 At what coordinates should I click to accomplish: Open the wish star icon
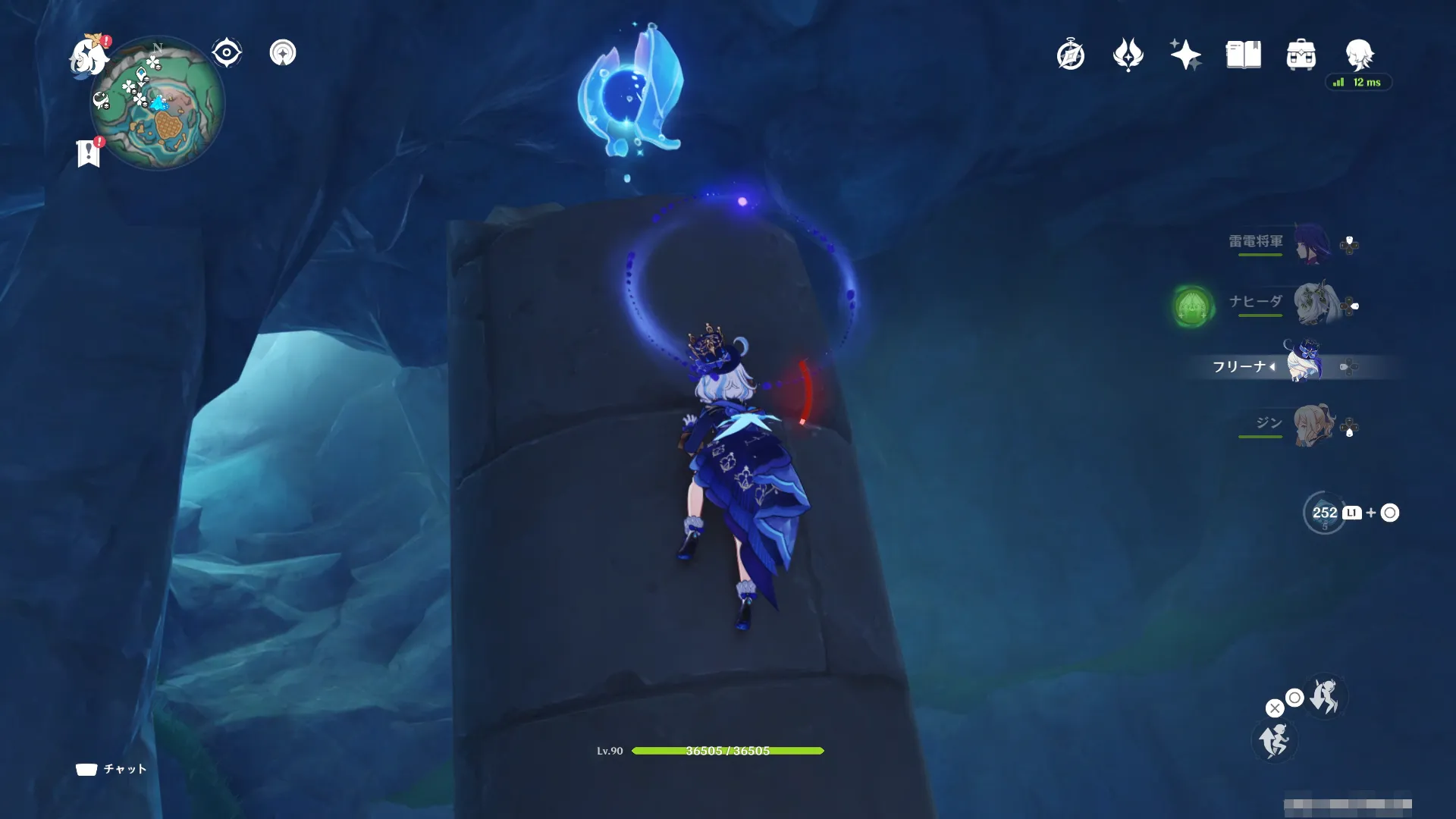(x=1185, y=55)
